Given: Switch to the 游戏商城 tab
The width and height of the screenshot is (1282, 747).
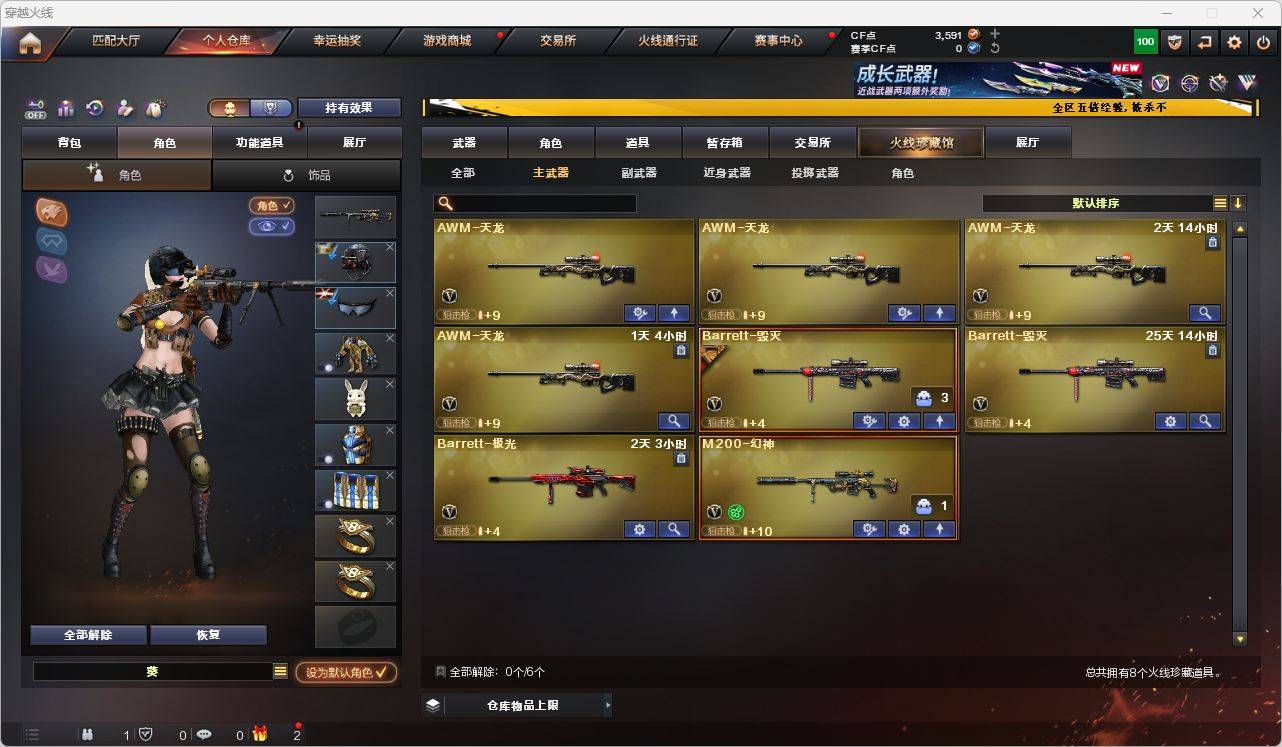Looking at the screenshot, I should 447,41.
